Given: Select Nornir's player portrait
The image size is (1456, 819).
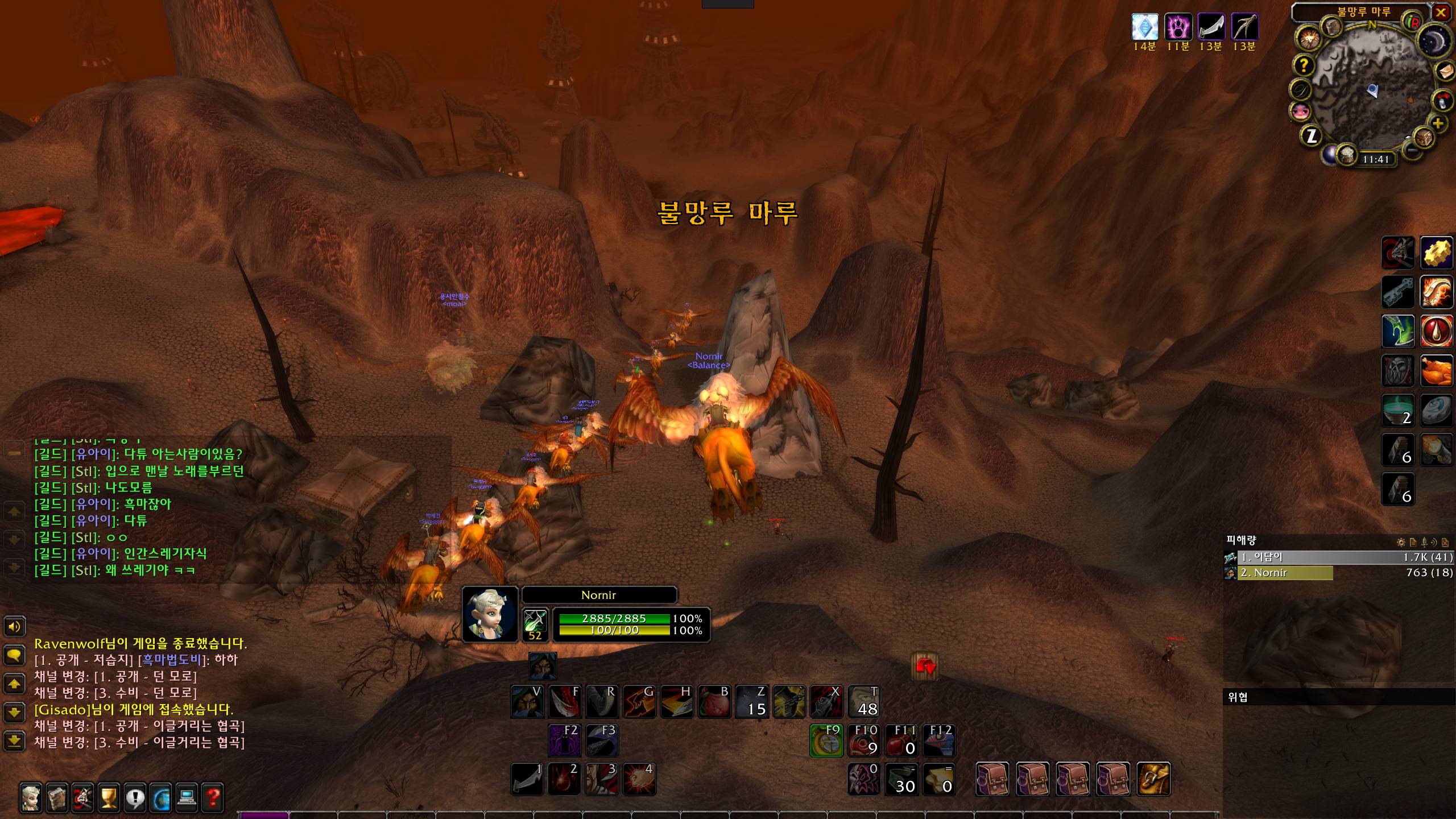Looking at the screenshot, I should 490,614.
